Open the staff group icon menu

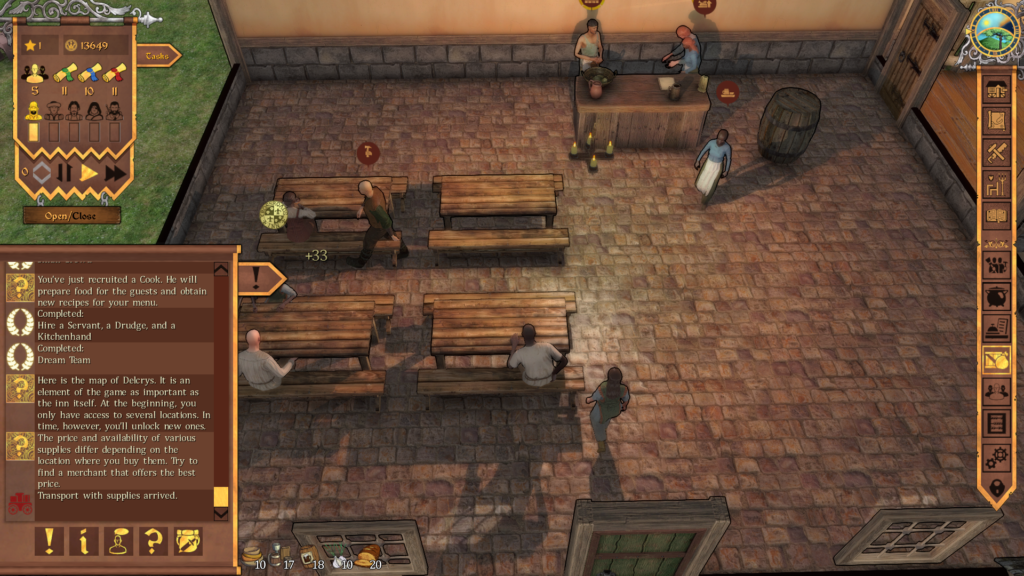(996, 265)
